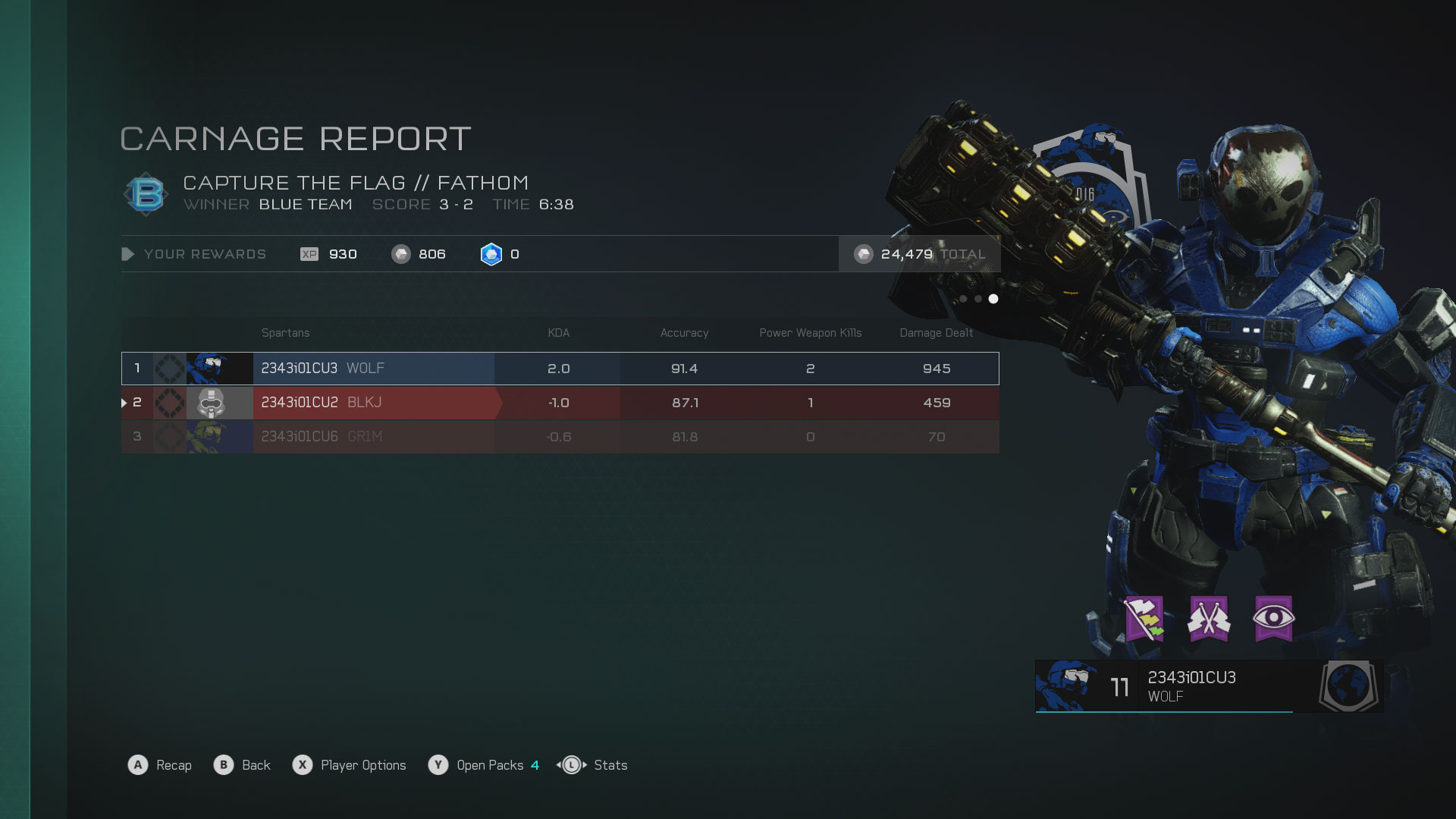Select the 2343i01CU3 WOLF scoreboard row
Image resolution: width=1456 pixels, height=819 pixels.
[560, 369]
